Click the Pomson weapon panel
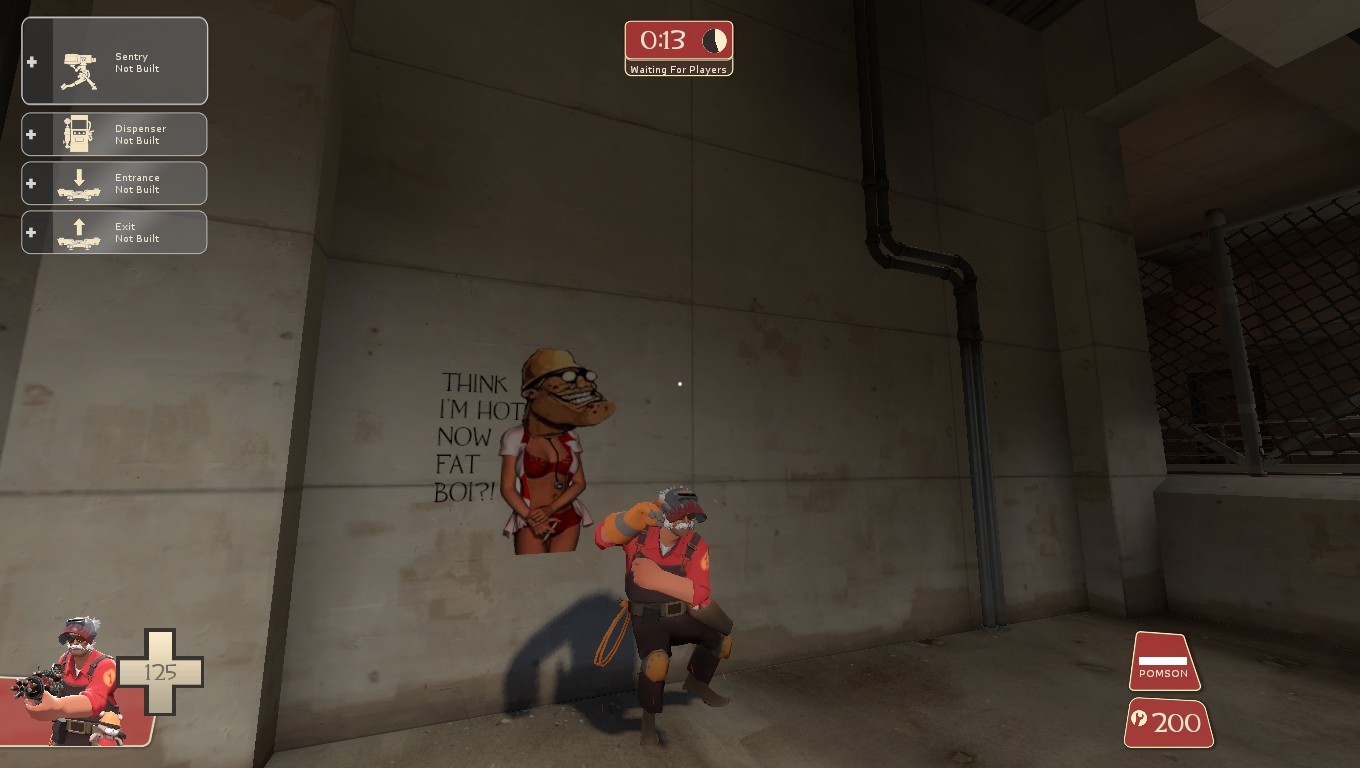Screen dimensions: 1360x768 pos(1163,662)
